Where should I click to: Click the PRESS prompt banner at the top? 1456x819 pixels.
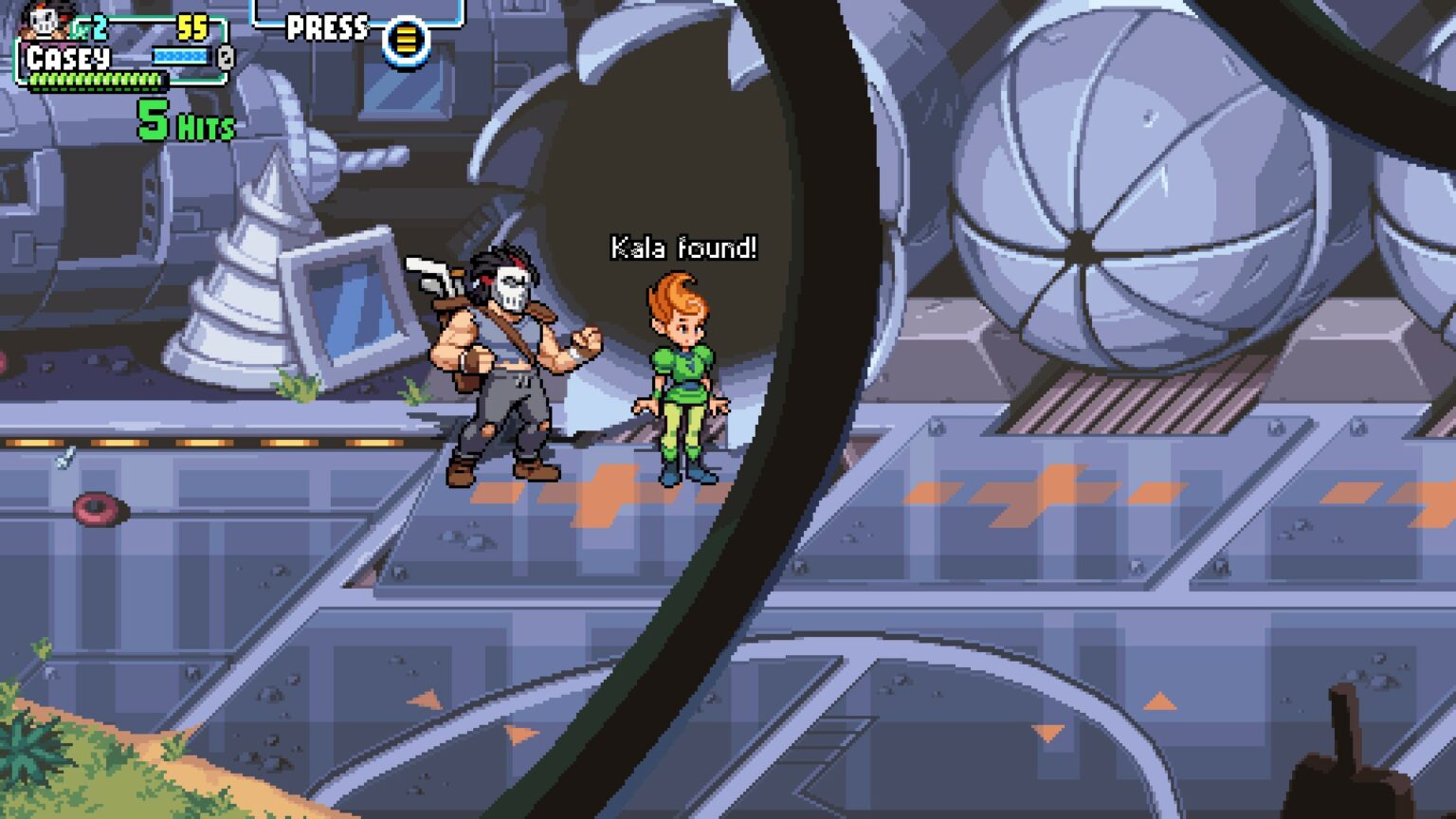point(327,27)
